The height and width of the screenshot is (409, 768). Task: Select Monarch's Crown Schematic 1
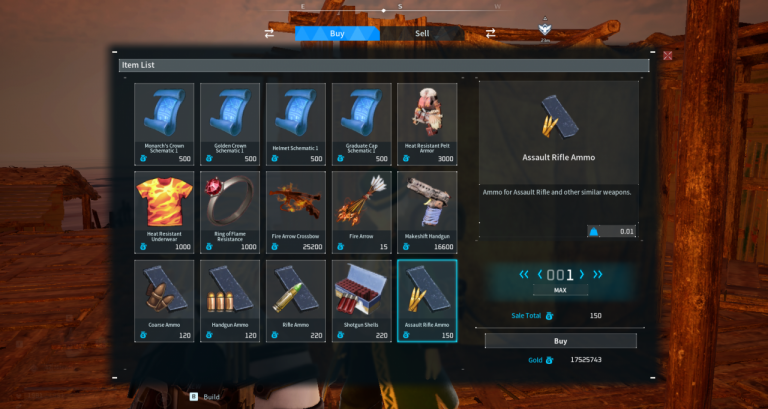(x=164, y=124)
